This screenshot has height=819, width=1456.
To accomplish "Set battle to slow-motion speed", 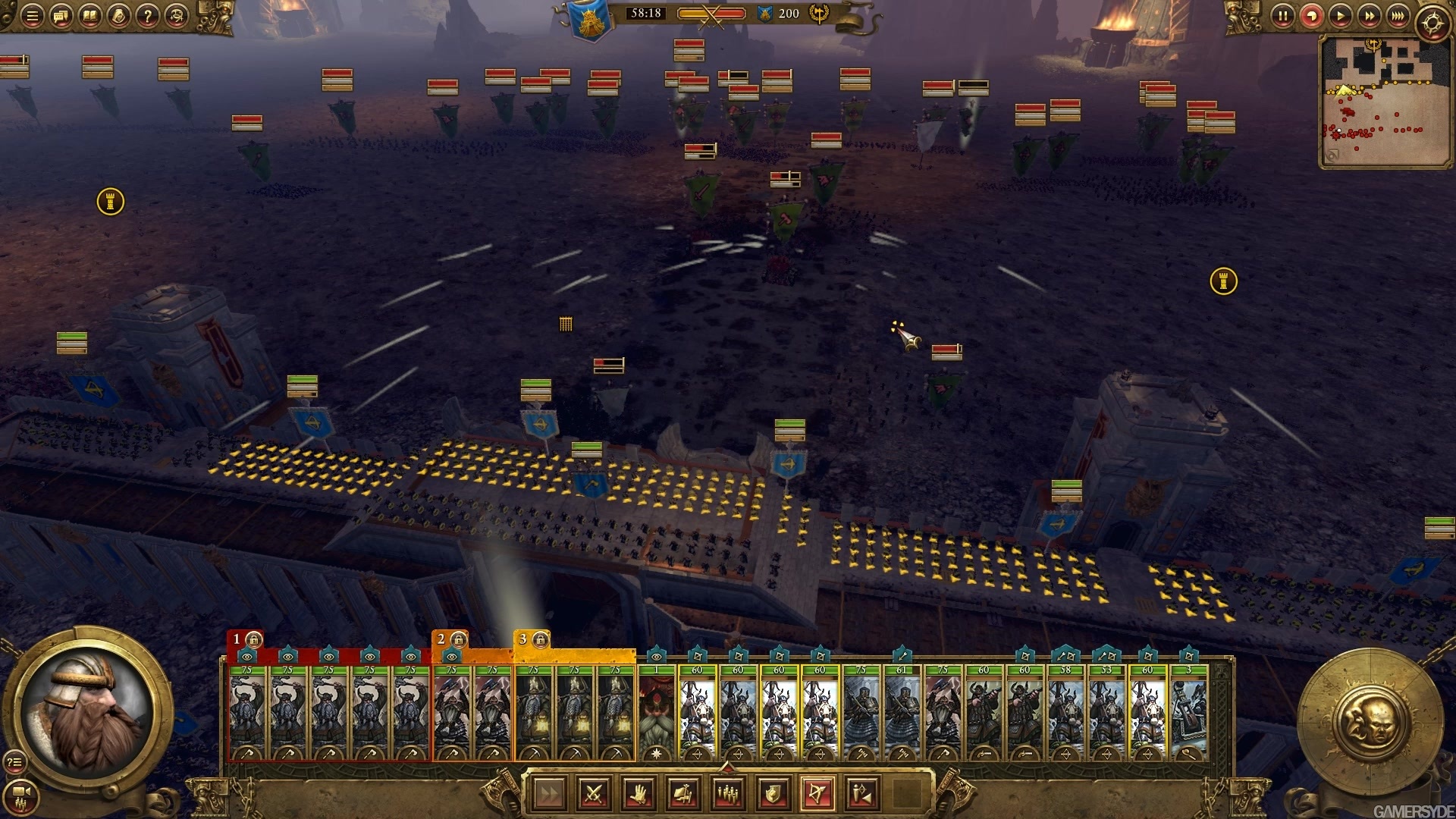I will (1311, 16).
